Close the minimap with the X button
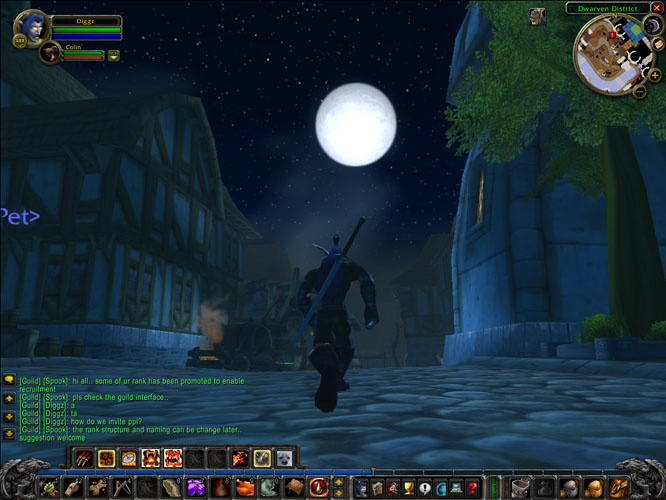666x500 pixels. (656, 8)
